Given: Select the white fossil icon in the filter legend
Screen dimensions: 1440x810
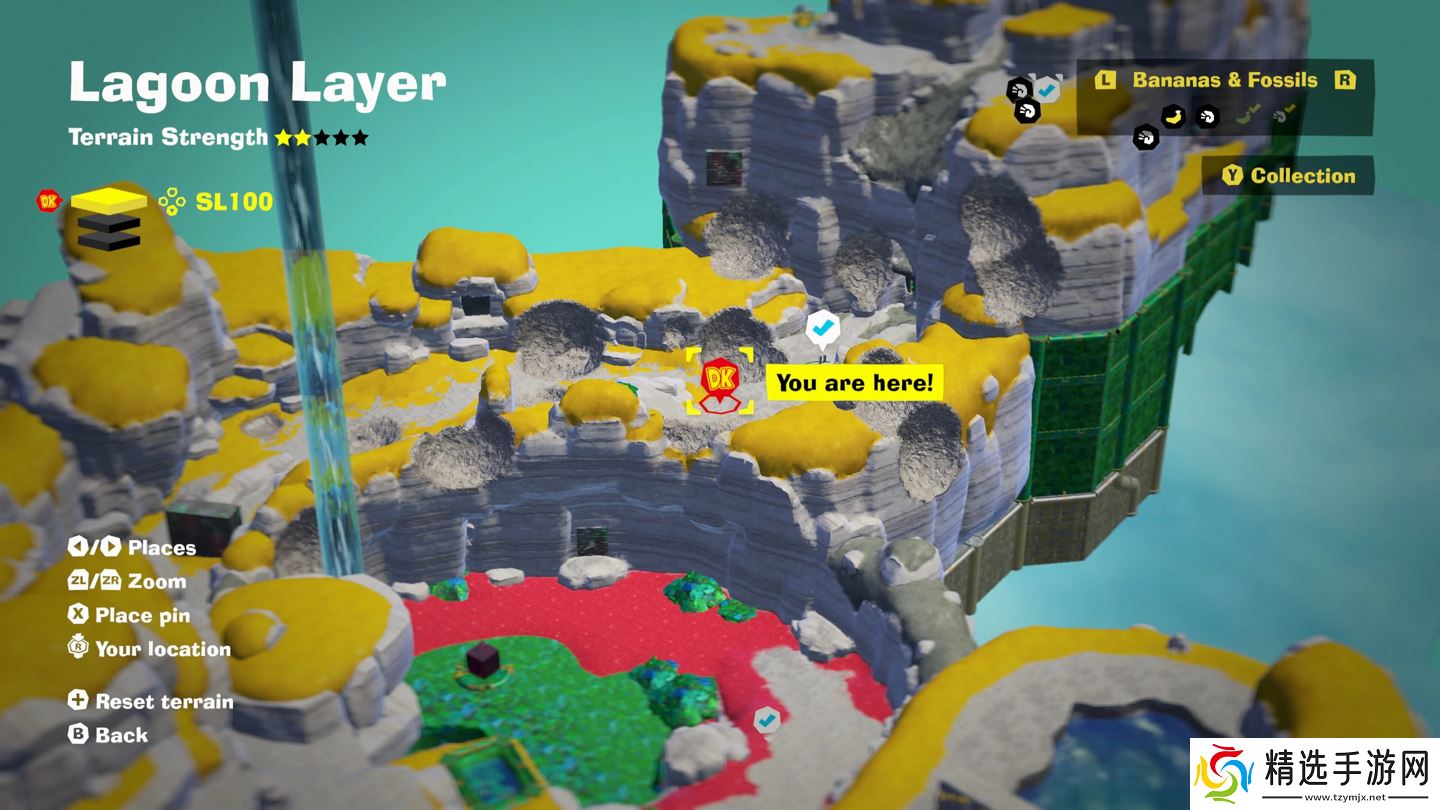Looking at the screenshot, I should pos(1207,117).
